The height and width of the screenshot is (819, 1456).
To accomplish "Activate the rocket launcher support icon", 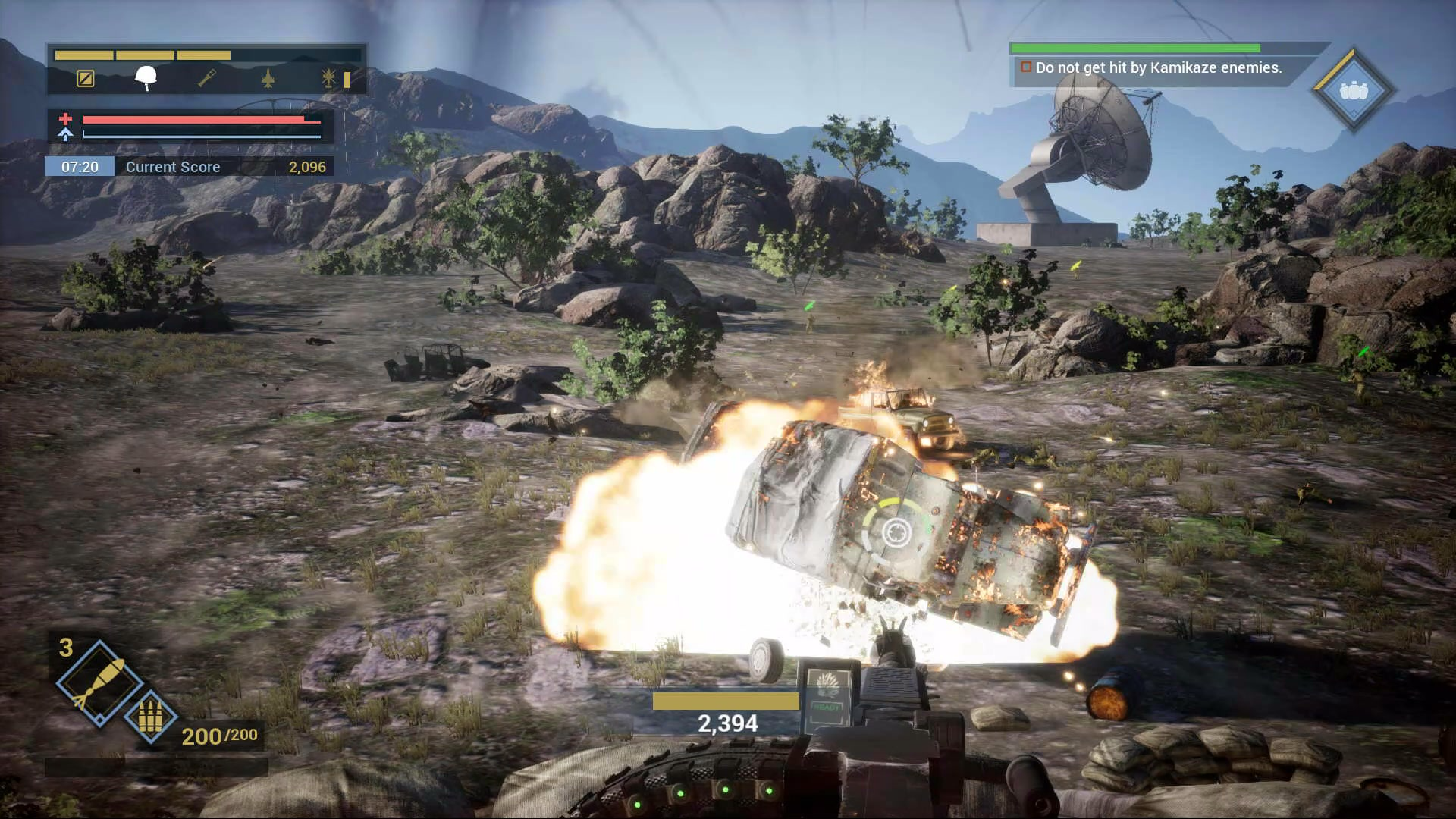I will point(207,78).
